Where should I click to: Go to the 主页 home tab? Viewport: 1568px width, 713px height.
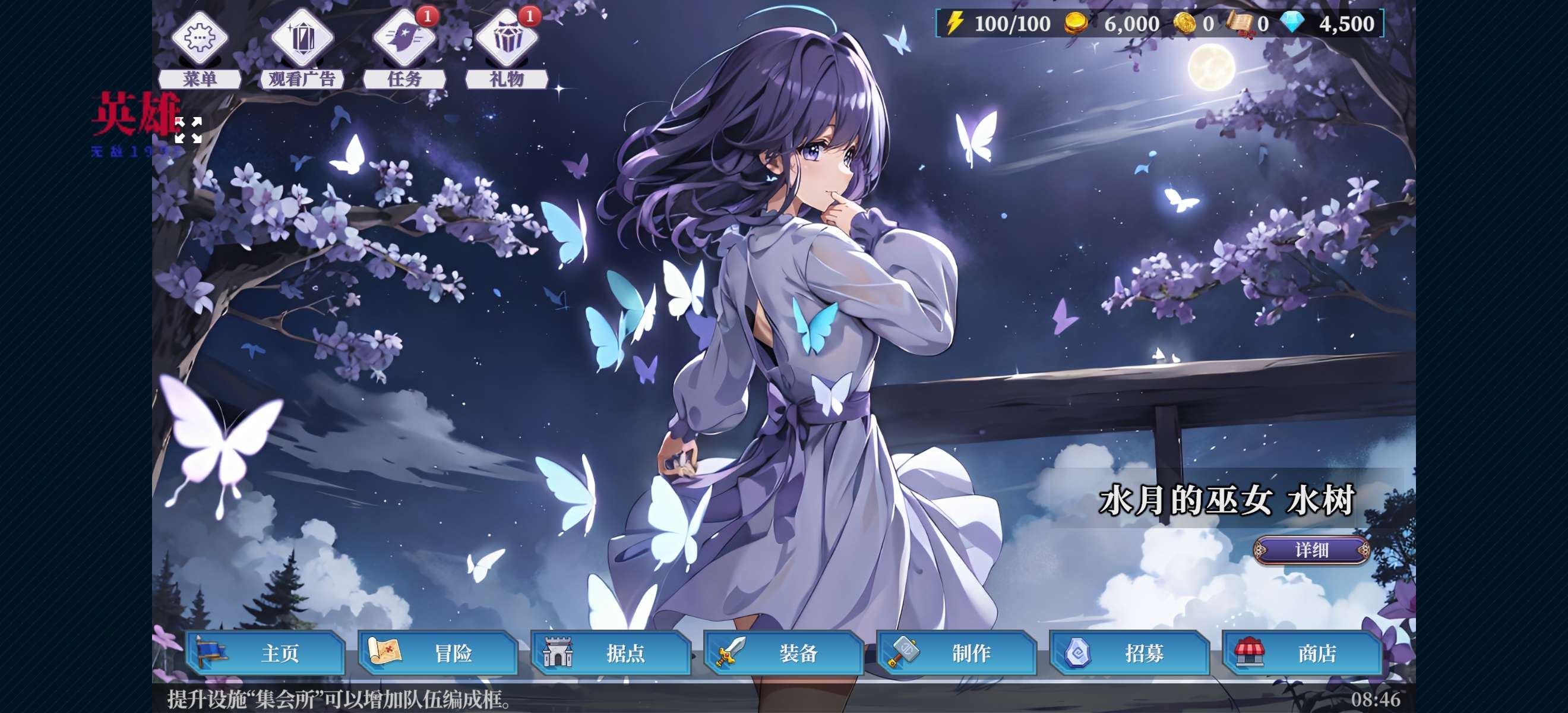(x=265, y=654)
